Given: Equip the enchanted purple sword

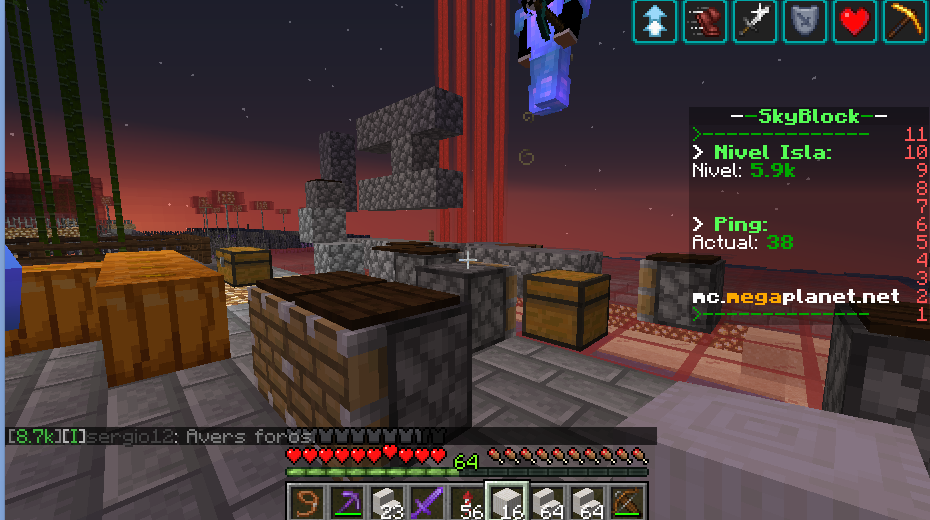Looking at the screenshot, I should 427,501.
